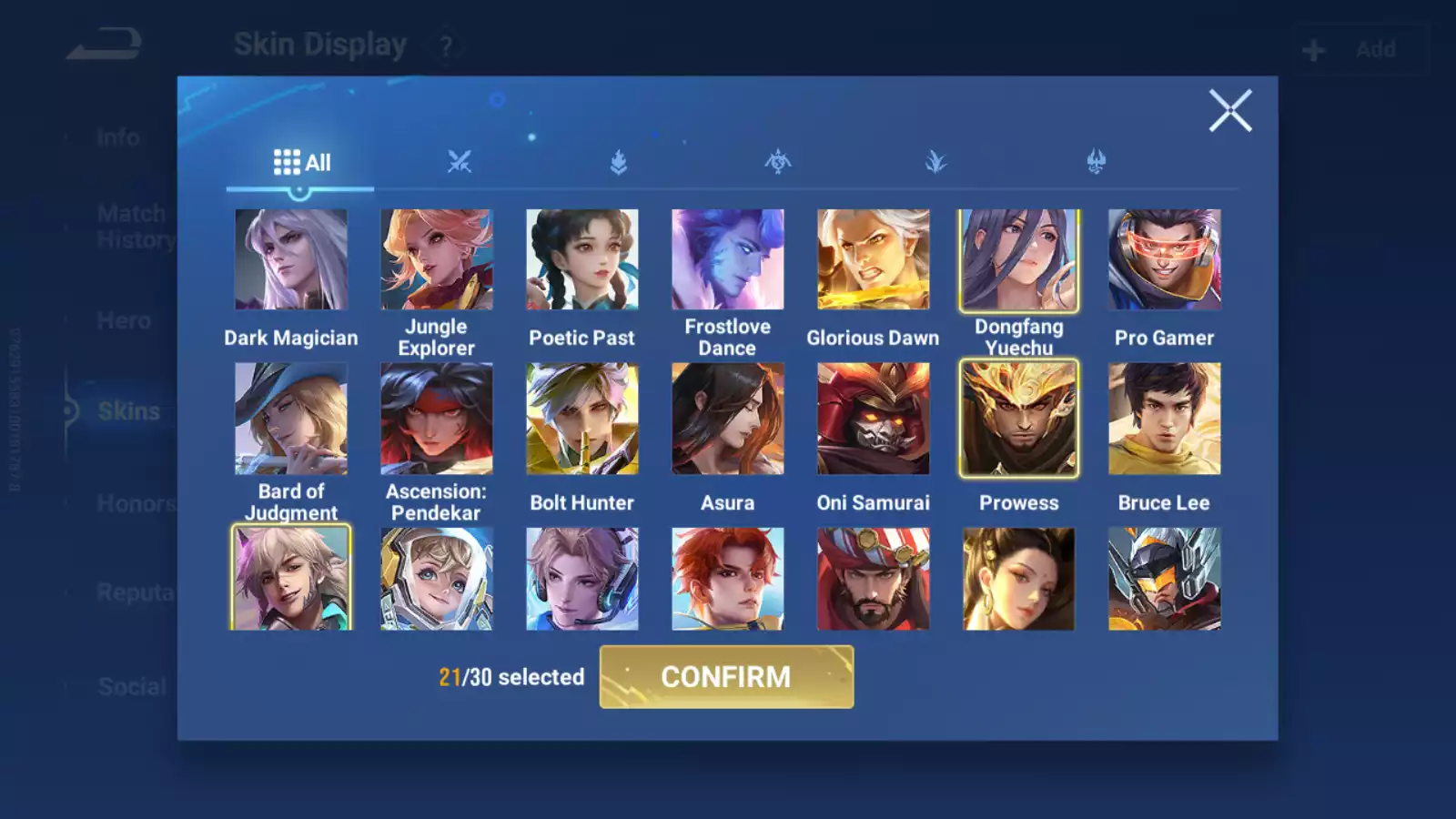The width and height of the screenshot is (1456, 819).
Task: Select the Pro Gamer skin
Action: (x=1165, y=260)
